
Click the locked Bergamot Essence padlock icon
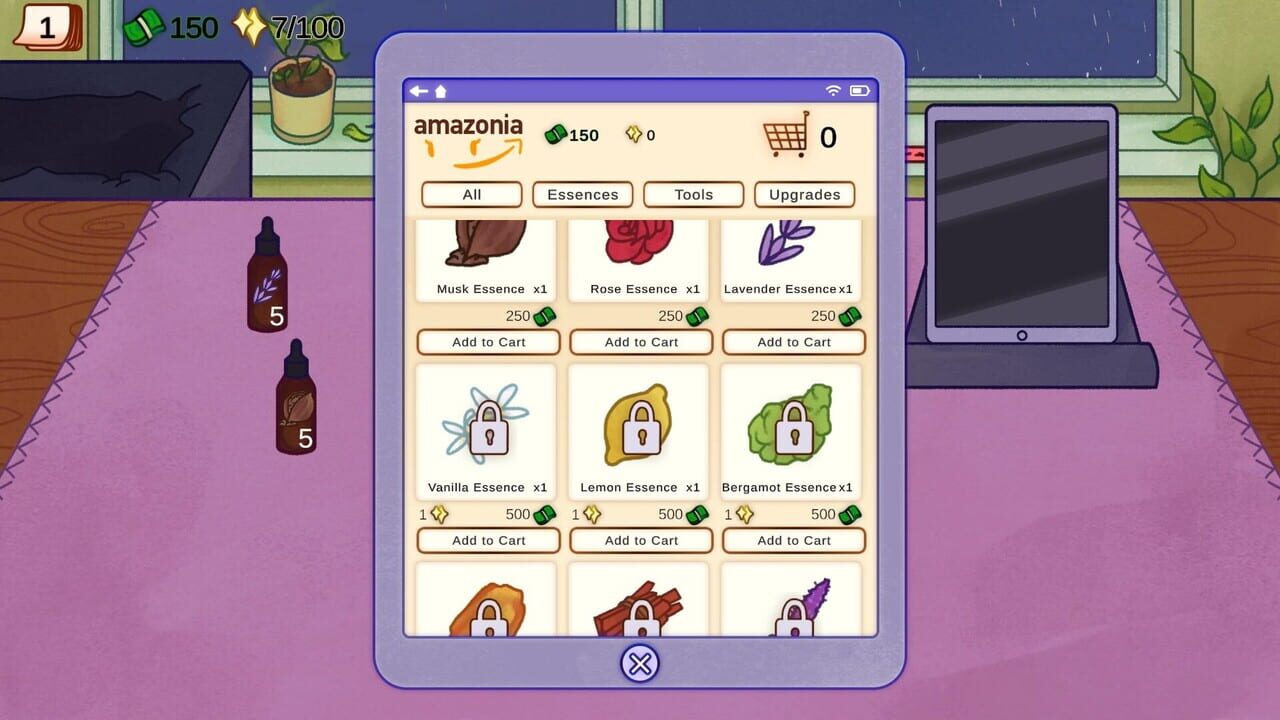coord(793,430)
